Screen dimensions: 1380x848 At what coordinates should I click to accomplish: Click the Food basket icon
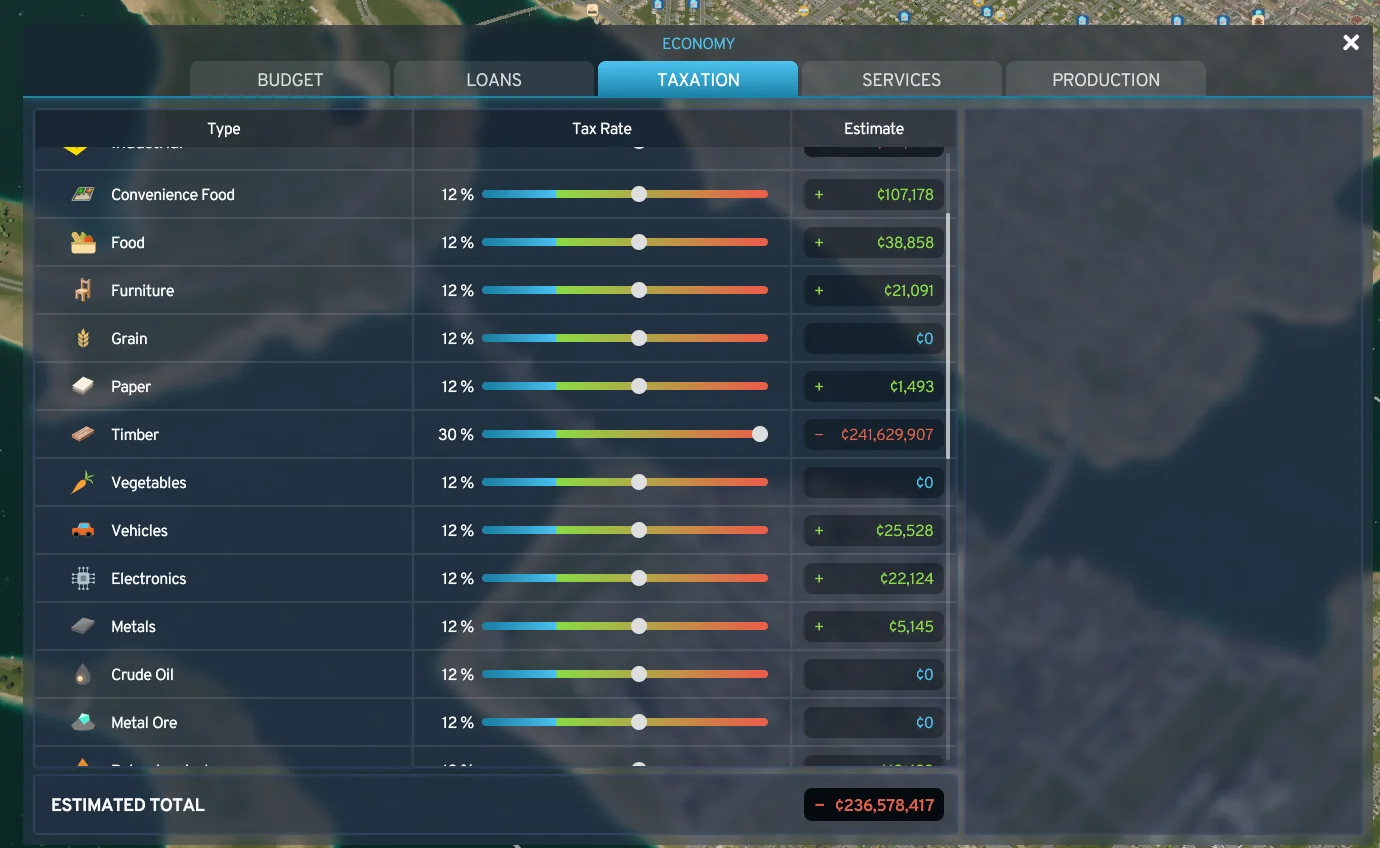81,242
